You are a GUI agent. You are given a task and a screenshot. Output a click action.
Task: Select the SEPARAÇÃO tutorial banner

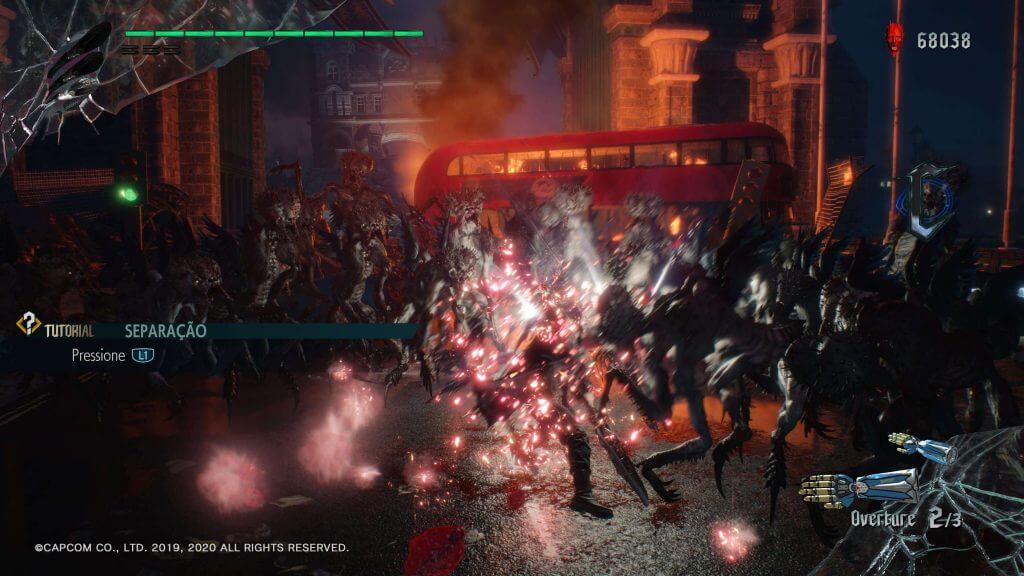(x=164, y=330)
